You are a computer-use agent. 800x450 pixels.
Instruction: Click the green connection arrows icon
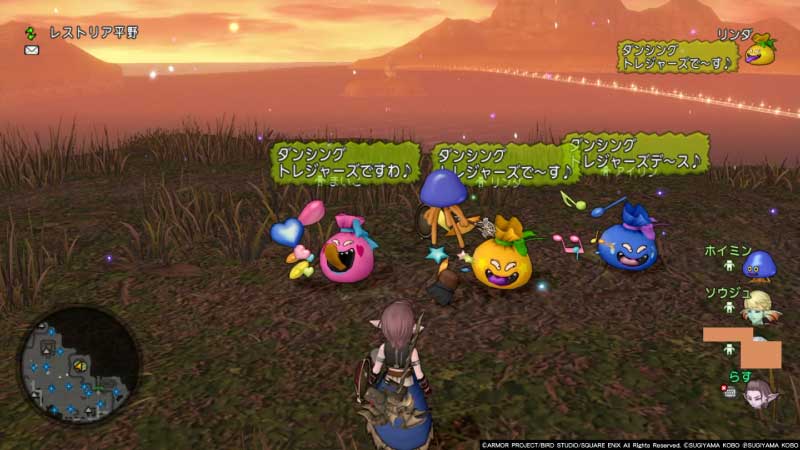point(31,32)
